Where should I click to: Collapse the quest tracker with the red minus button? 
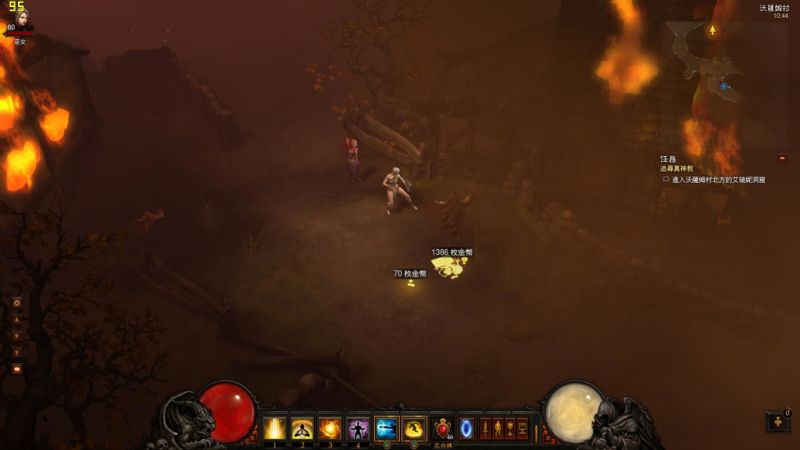point(781,158)
